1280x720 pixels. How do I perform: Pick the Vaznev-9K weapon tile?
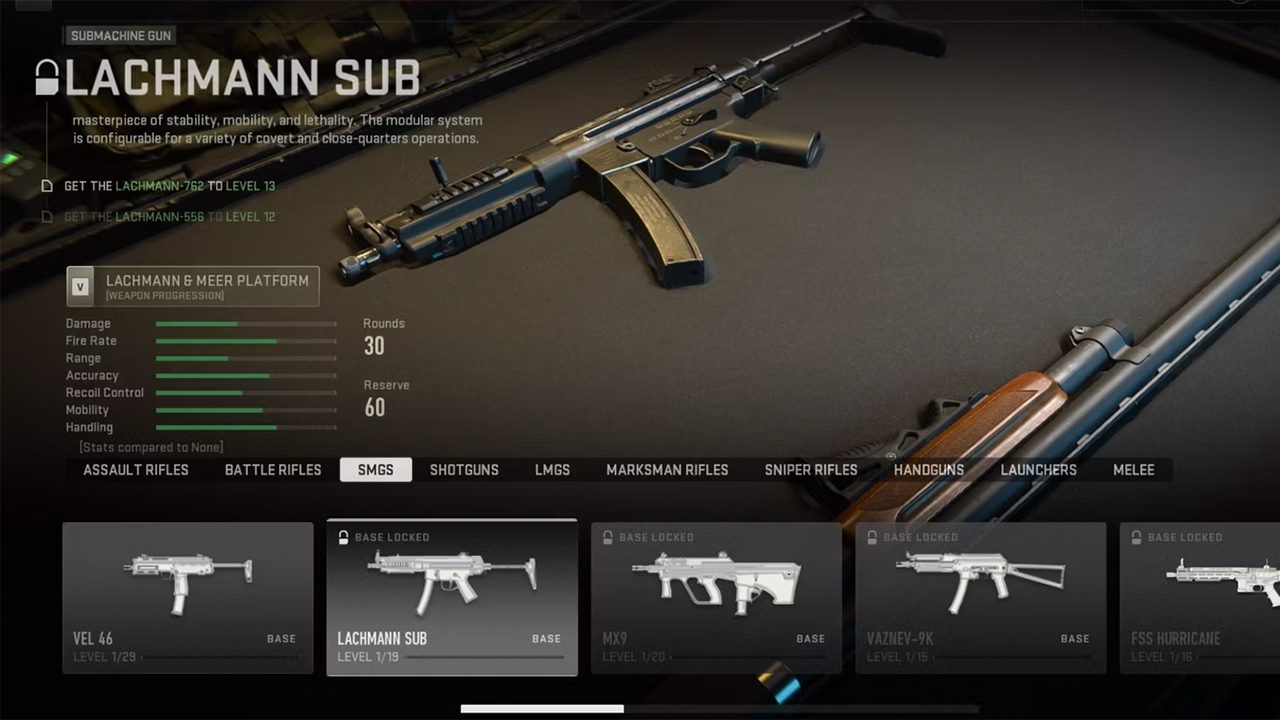[x=981, y=597]
